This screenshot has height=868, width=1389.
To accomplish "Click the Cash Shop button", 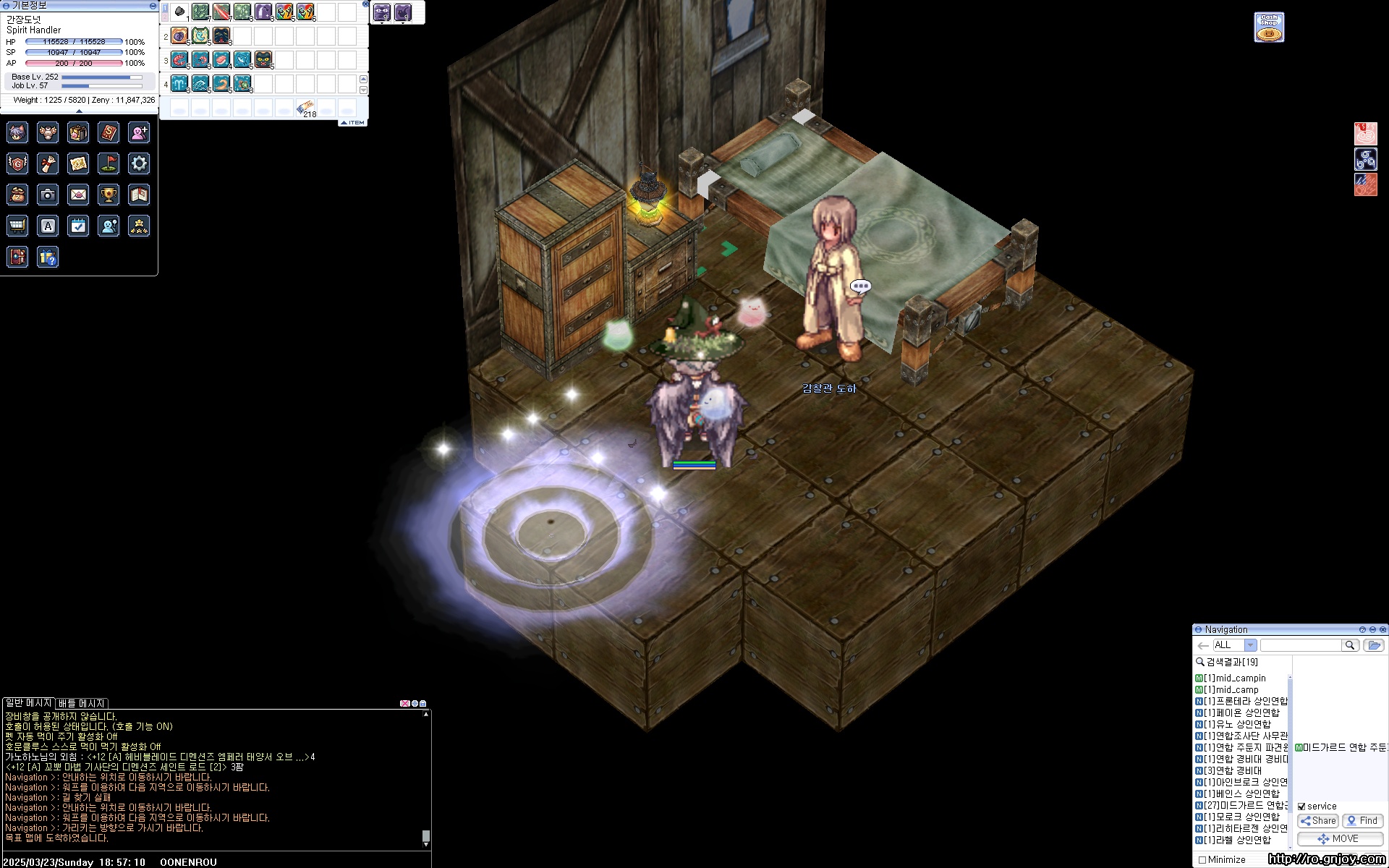I will [1269, 27].
